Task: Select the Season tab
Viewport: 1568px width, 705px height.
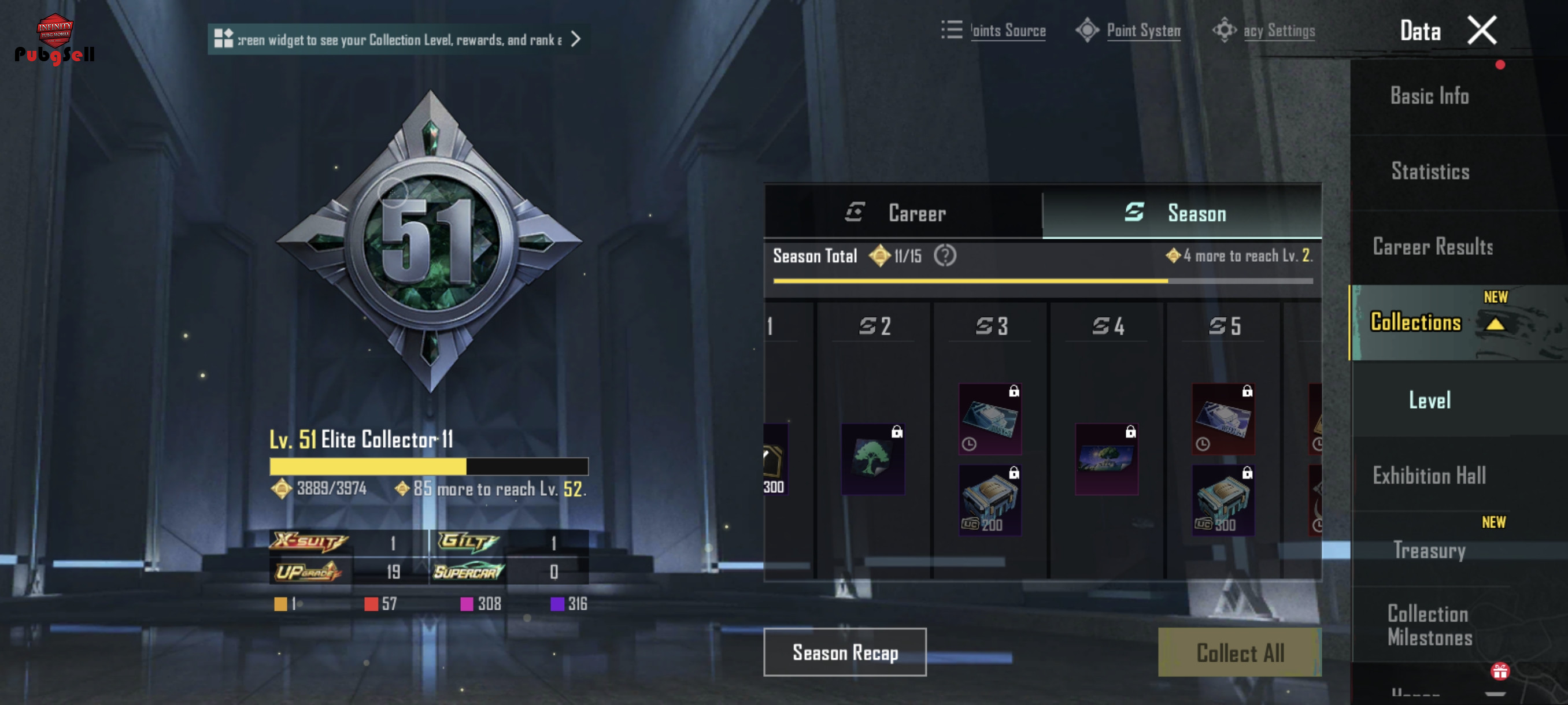Action: click(1181, 213)
